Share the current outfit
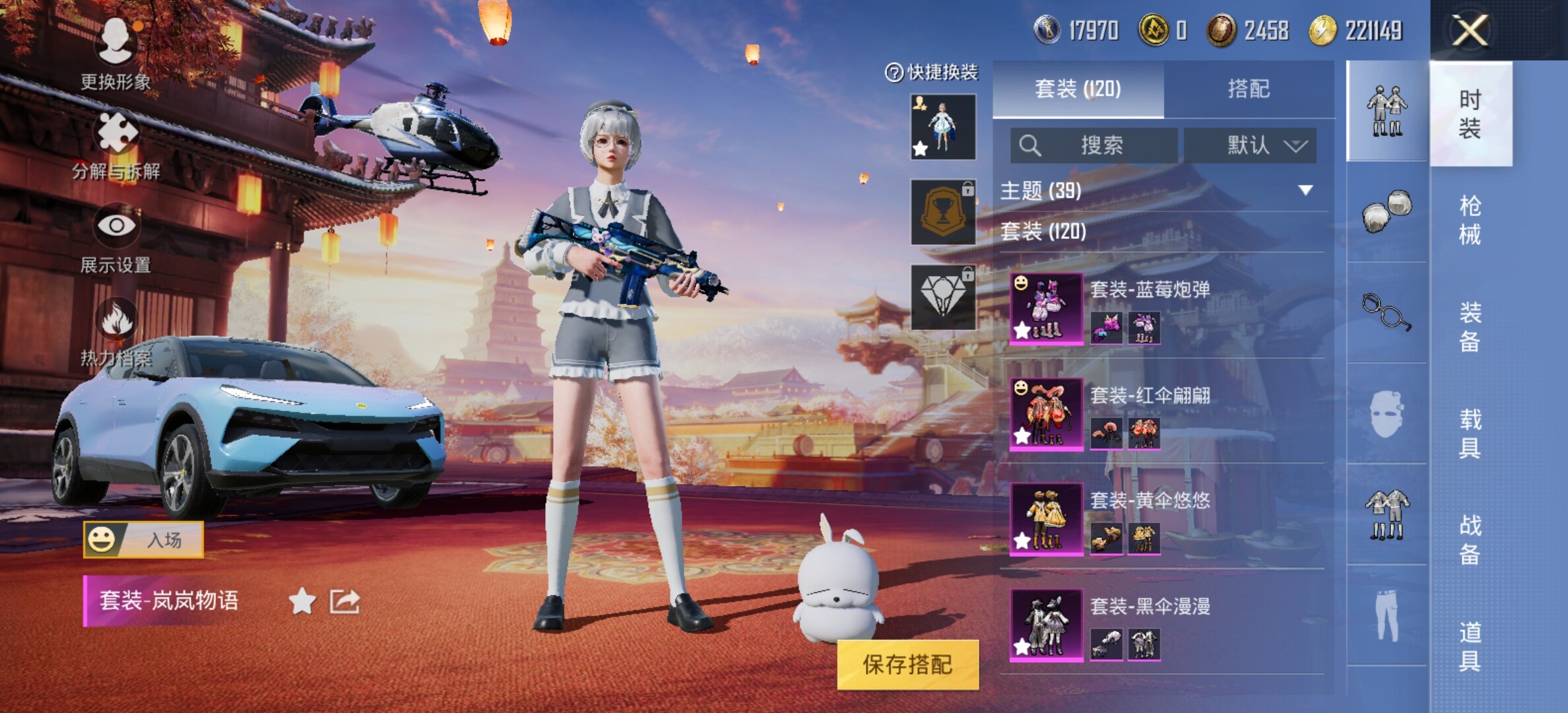 tap(344, 601)
